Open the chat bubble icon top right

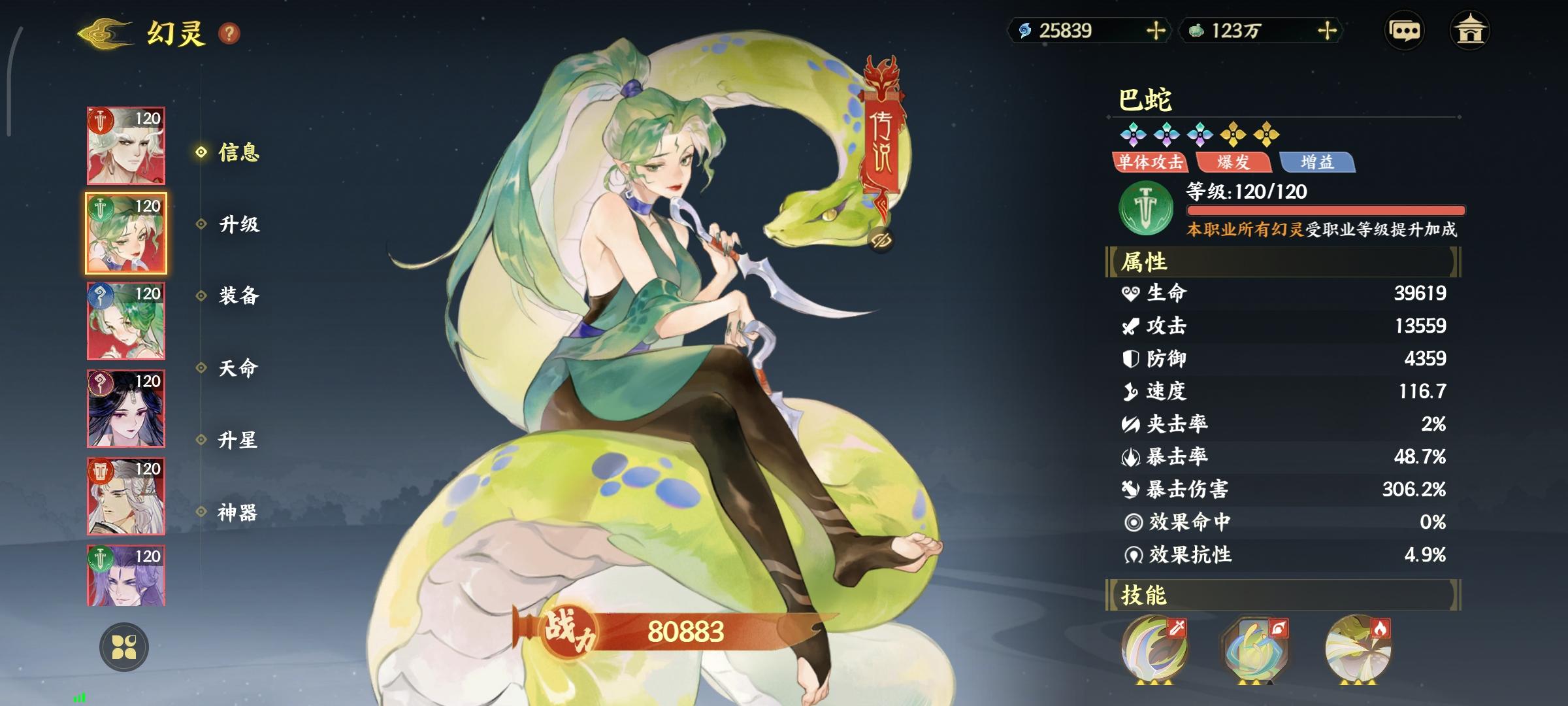[1403, 31]
